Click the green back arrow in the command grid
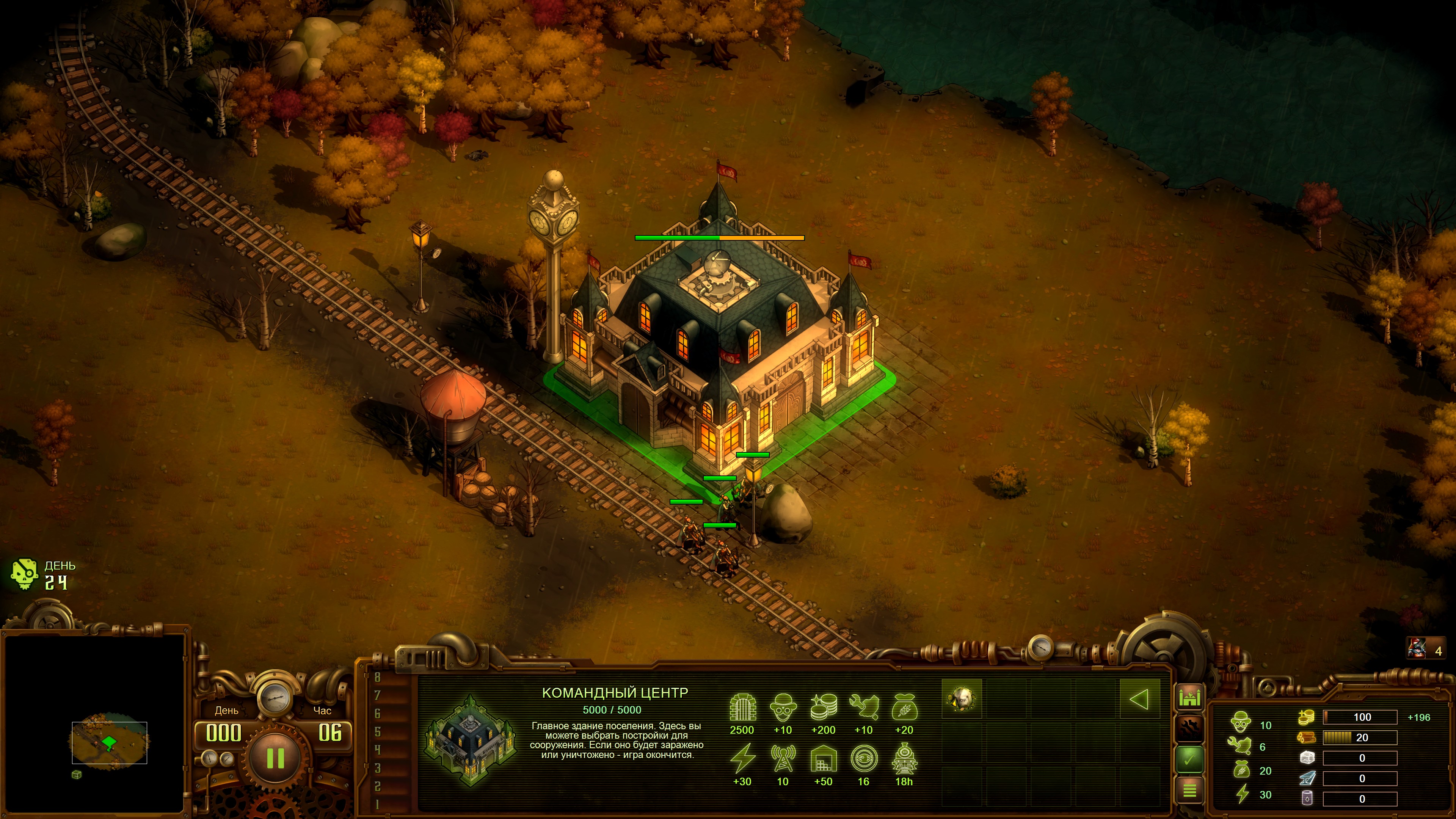 click(x=1139, y=699)
